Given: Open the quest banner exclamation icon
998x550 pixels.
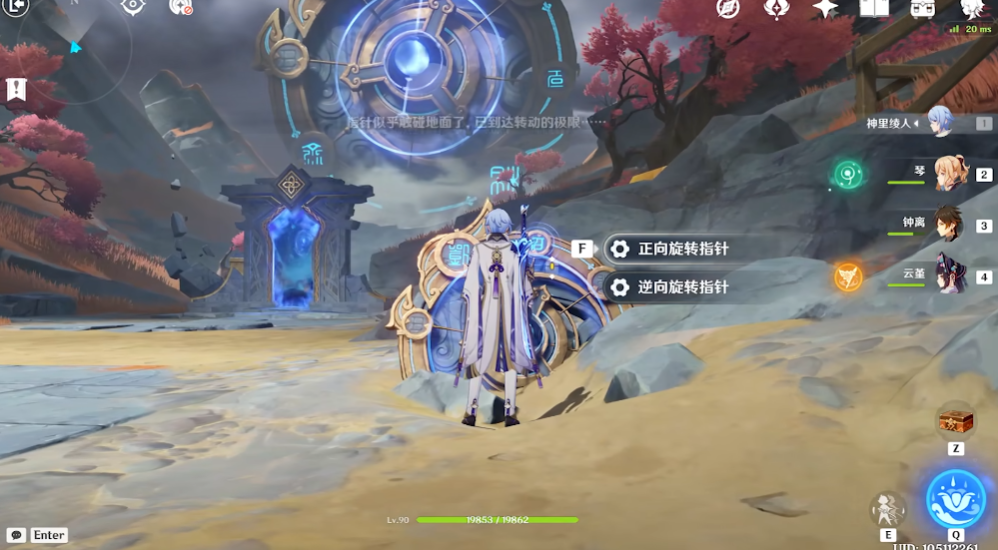Looking at the screenshot, I should click(x=16, y=89).
